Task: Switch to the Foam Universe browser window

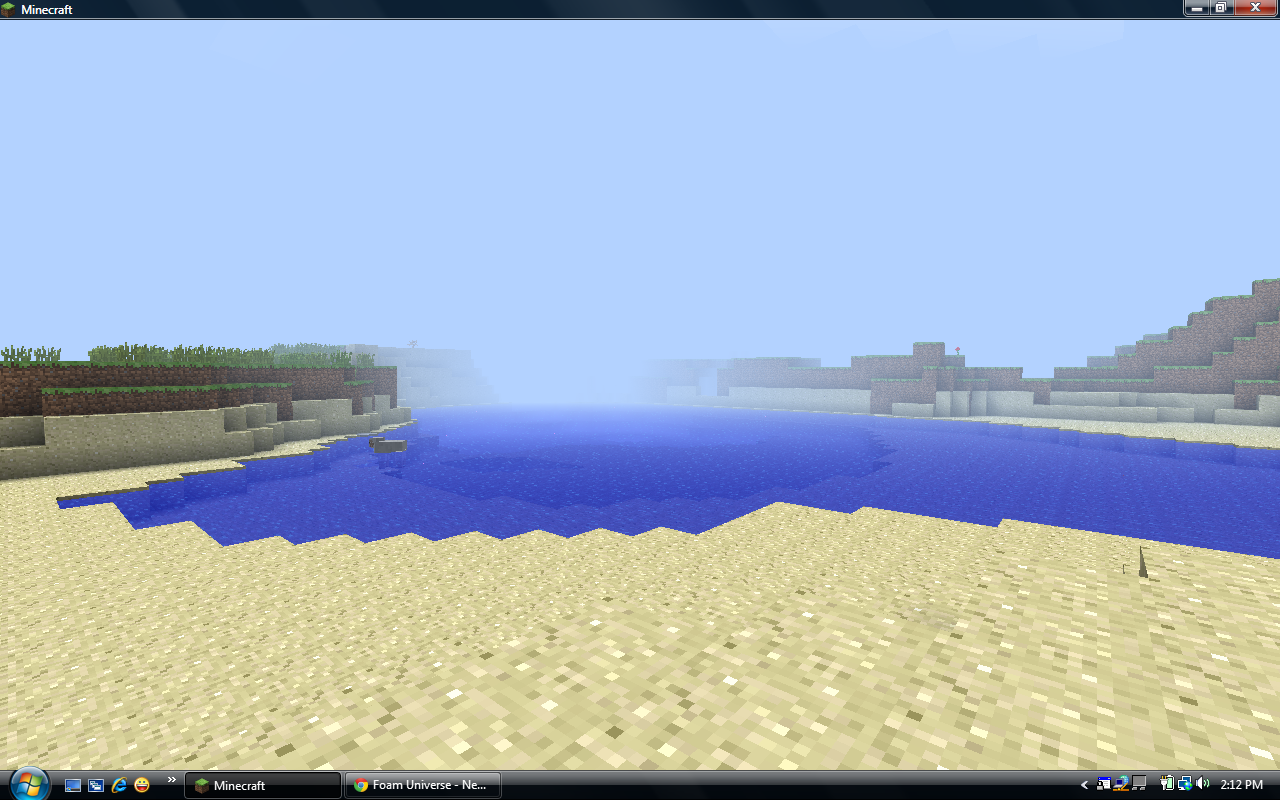Action: [x=422, y=785]
